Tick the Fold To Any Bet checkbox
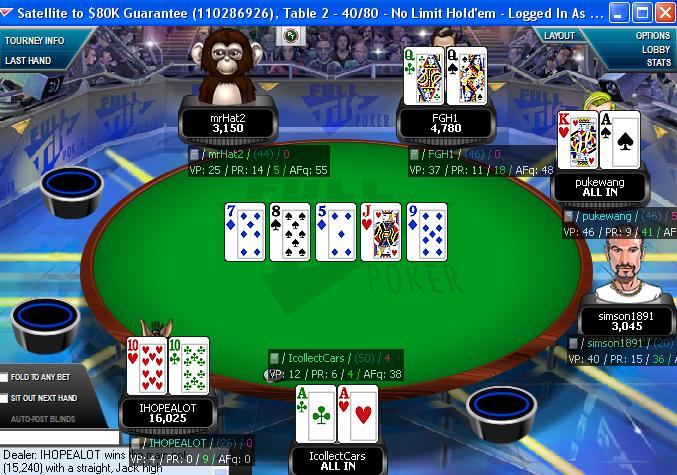The image size is (677, 475). pyautogui.click(x=6, y=377)
